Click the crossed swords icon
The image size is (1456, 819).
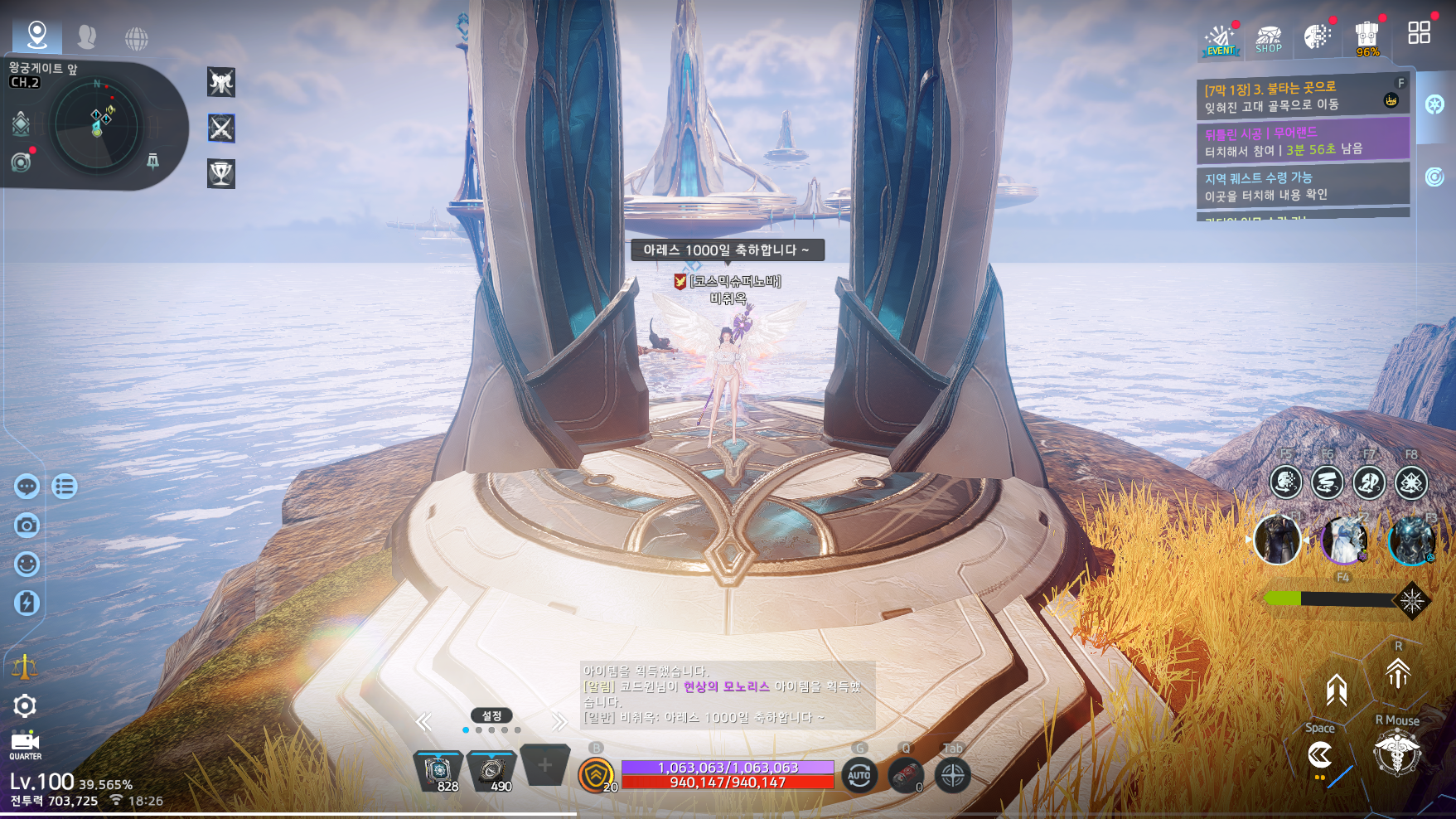pos(221,128)
